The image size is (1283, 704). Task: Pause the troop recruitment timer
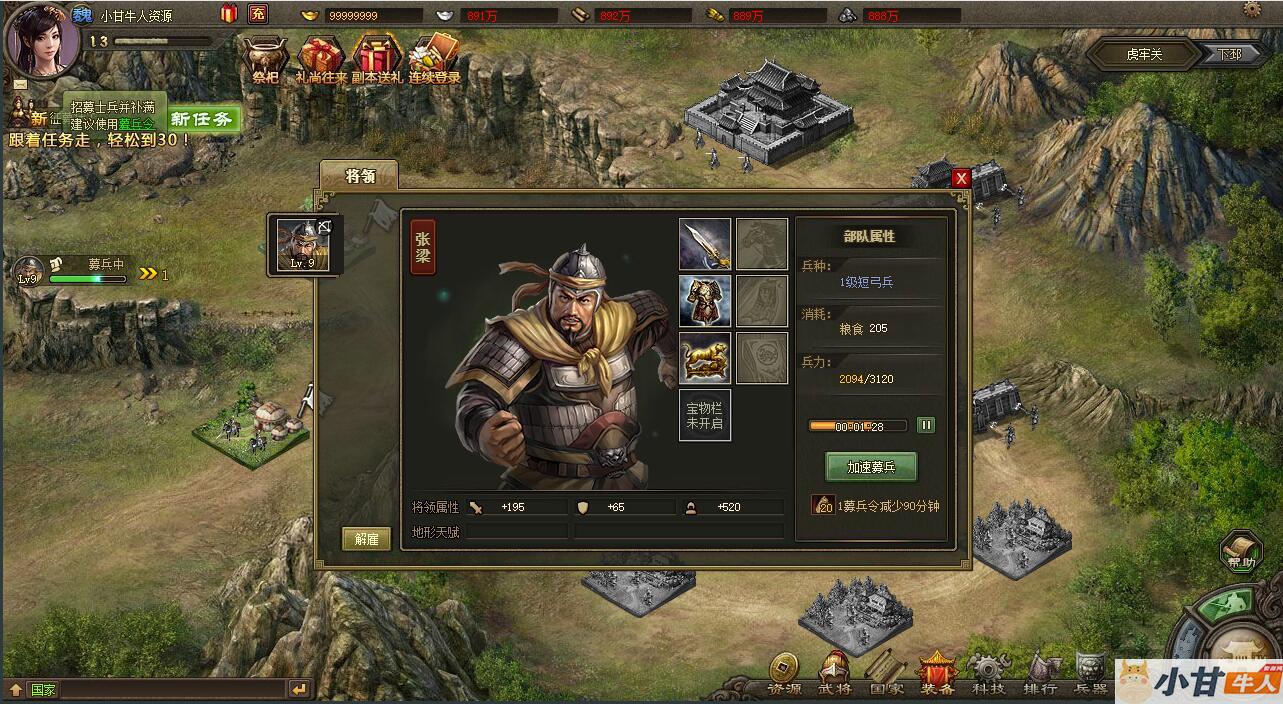point(926,425)
